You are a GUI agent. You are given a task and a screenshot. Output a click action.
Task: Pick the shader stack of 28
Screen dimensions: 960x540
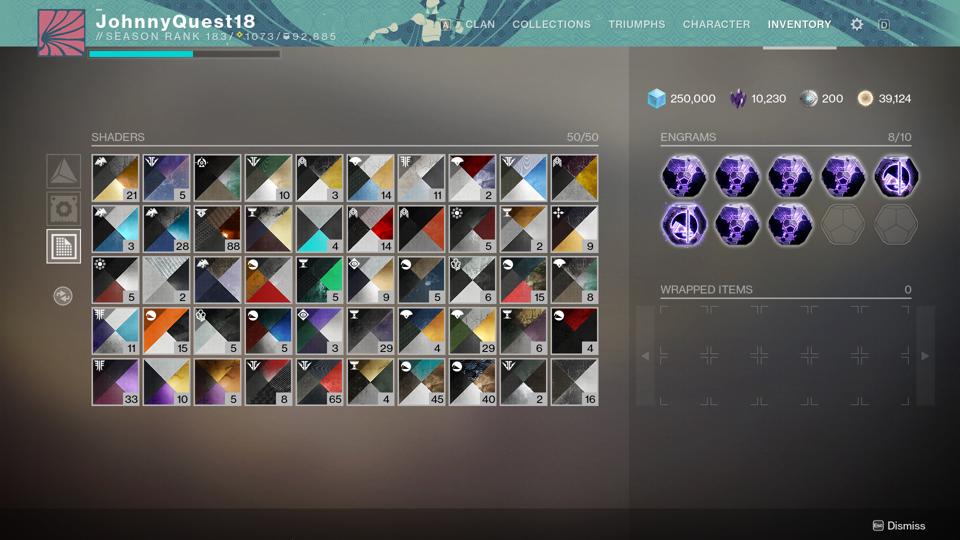tap(167, 229)
